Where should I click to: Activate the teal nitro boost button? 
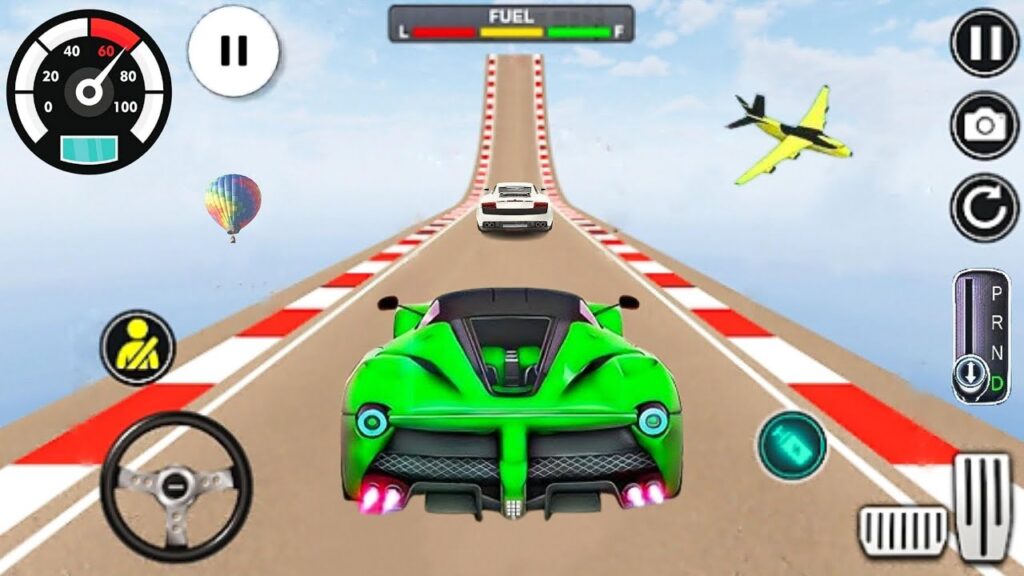click(792, 445)
